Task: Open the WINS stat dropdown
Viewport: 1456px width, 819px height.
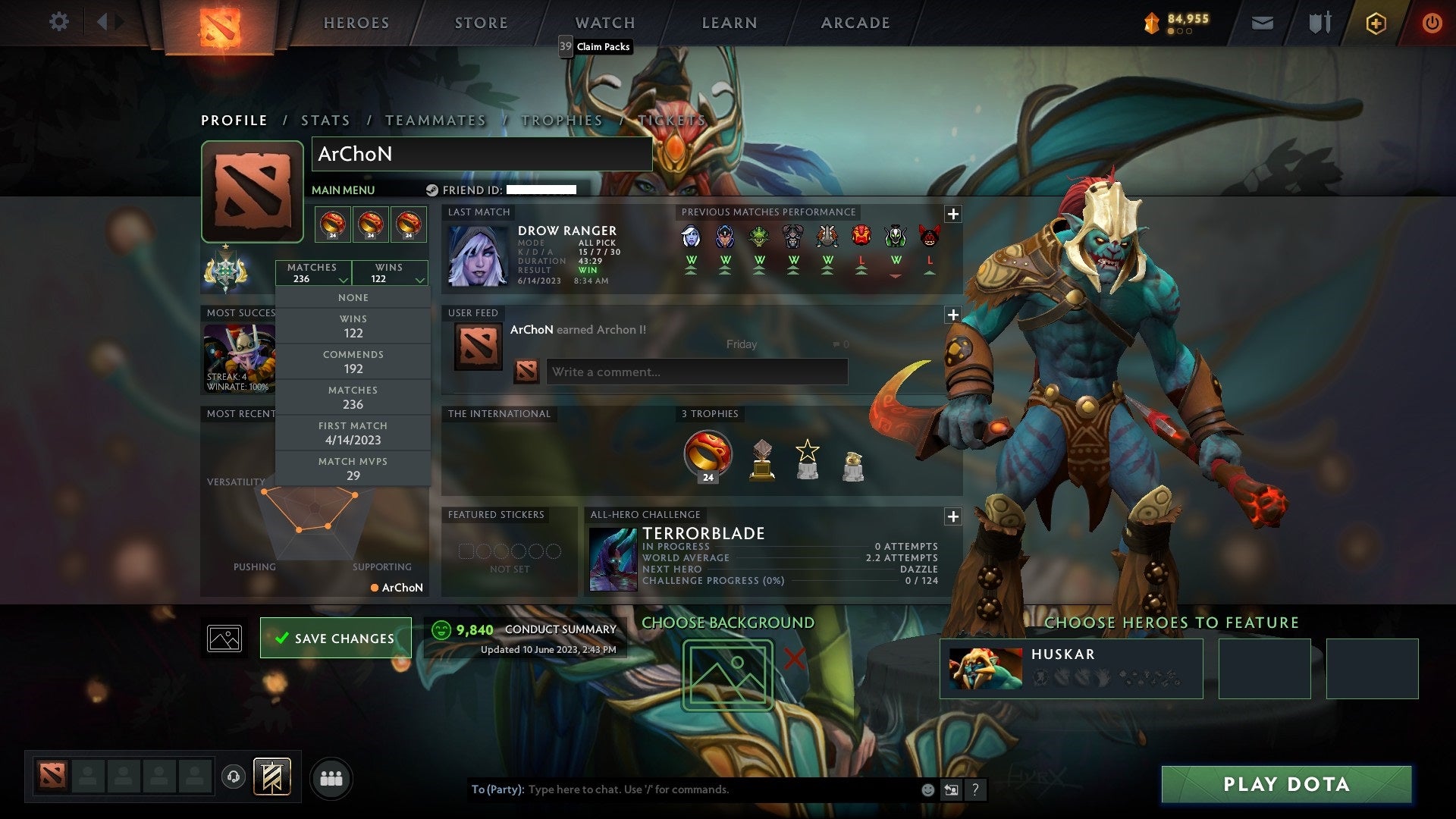Action: click(x=389, y=272)
